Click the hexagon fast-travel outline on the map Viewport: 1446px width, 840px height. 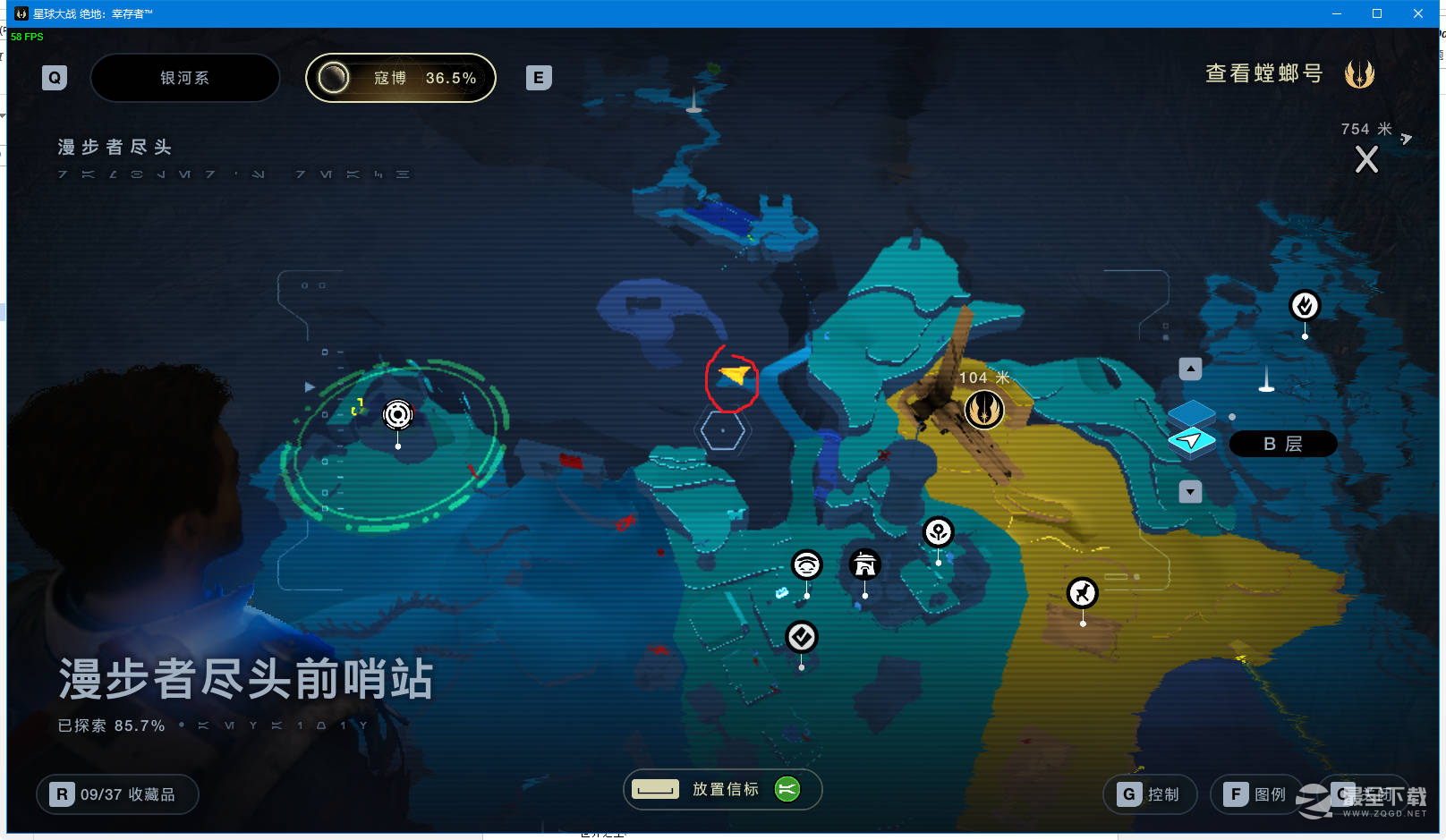tap(723, 429)
